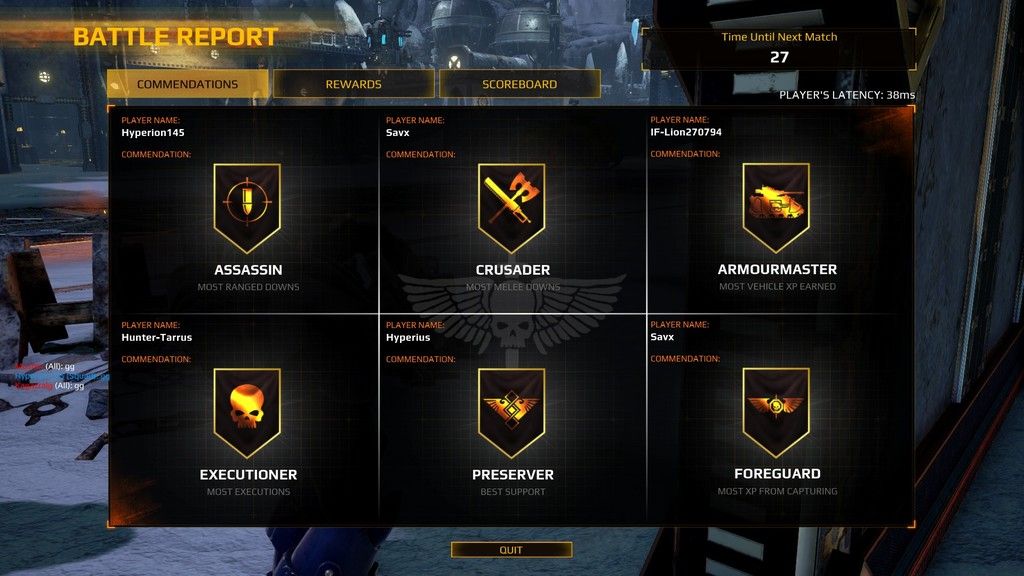Viewport: 1024px width, 576px height.
Task: Switch to the Commendations tab
Action: (188, 84)
